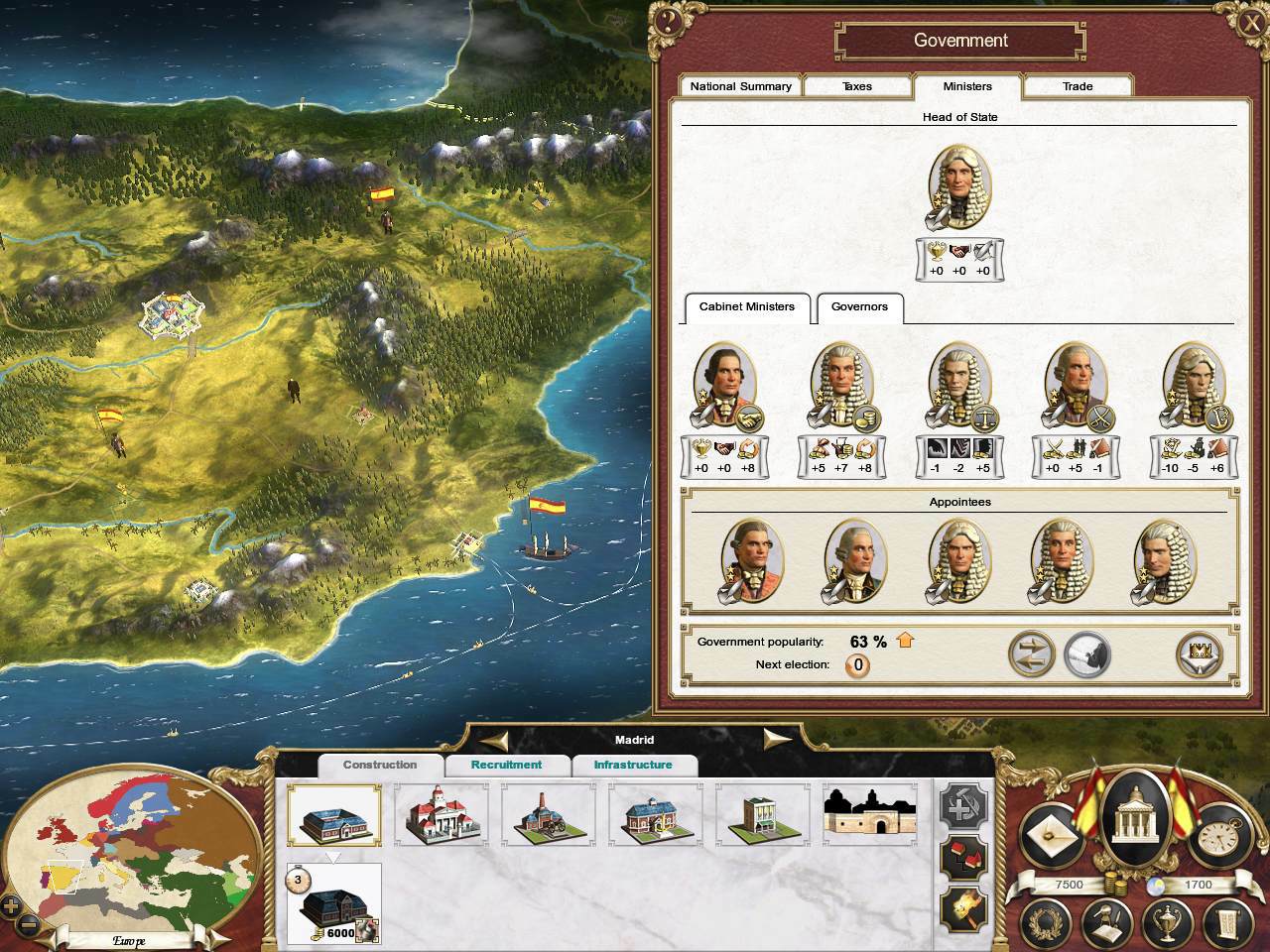Open the trophy icon
This screenshot has height=952, width=1270.
[1166, 922]
